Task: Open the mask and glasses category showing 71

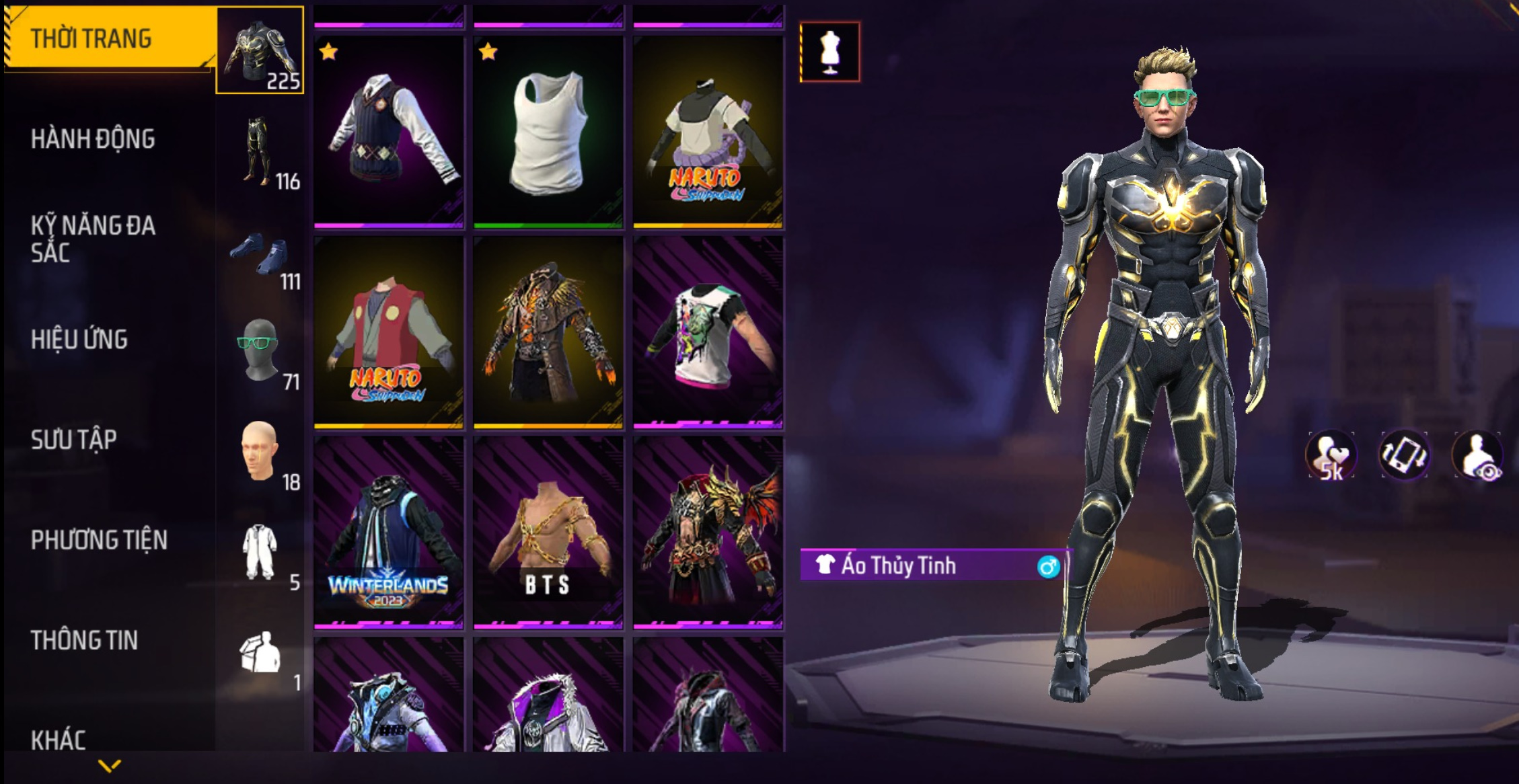Action: pyautogui.click(x=260, y=351)
